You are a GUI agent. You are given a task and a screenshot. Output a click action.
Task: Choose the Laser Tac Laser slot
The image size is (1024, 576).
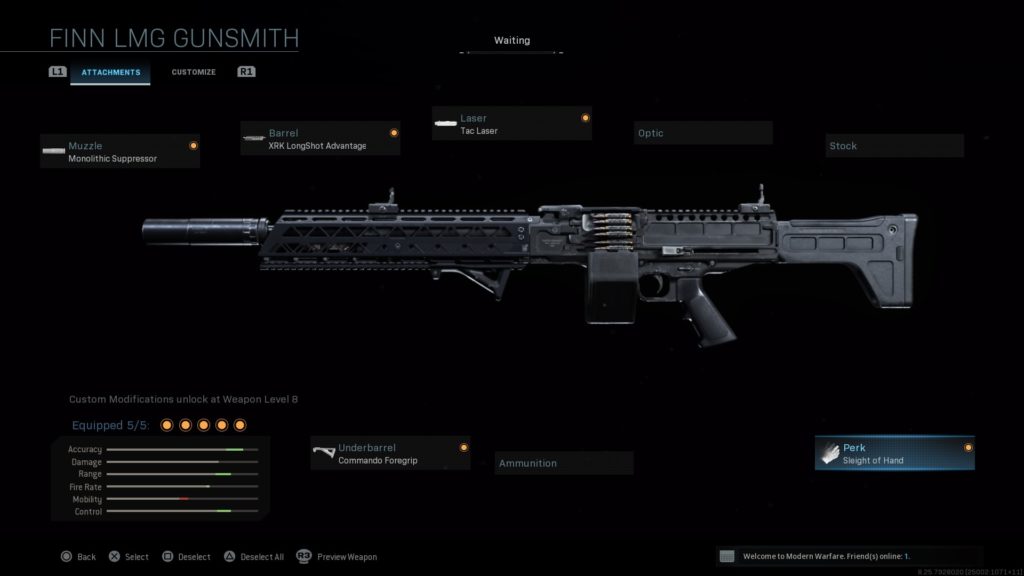click(x=511, y=124)
